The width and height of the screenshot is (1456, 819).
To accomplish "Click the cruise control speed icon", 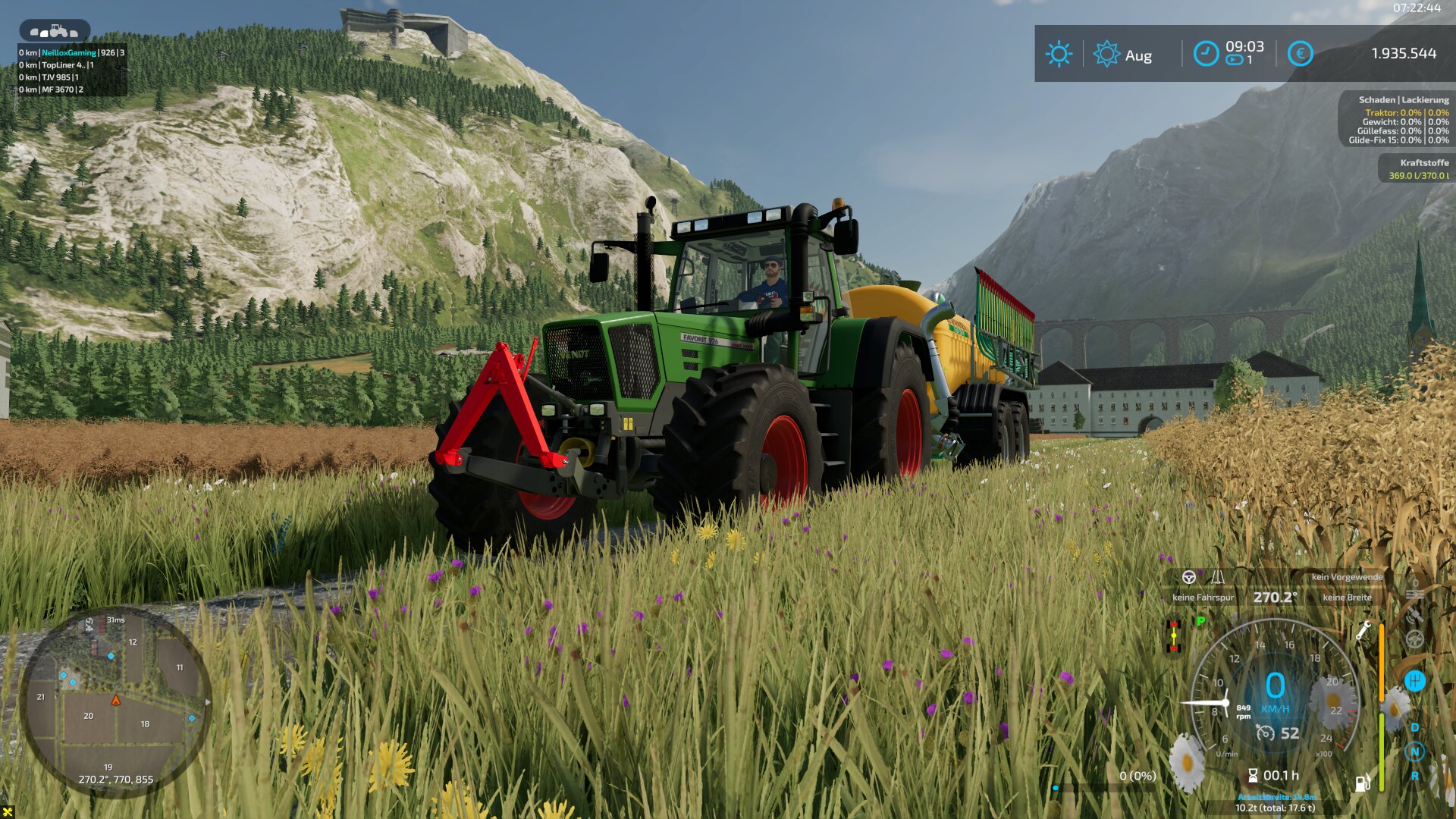I will [1265, 733].
